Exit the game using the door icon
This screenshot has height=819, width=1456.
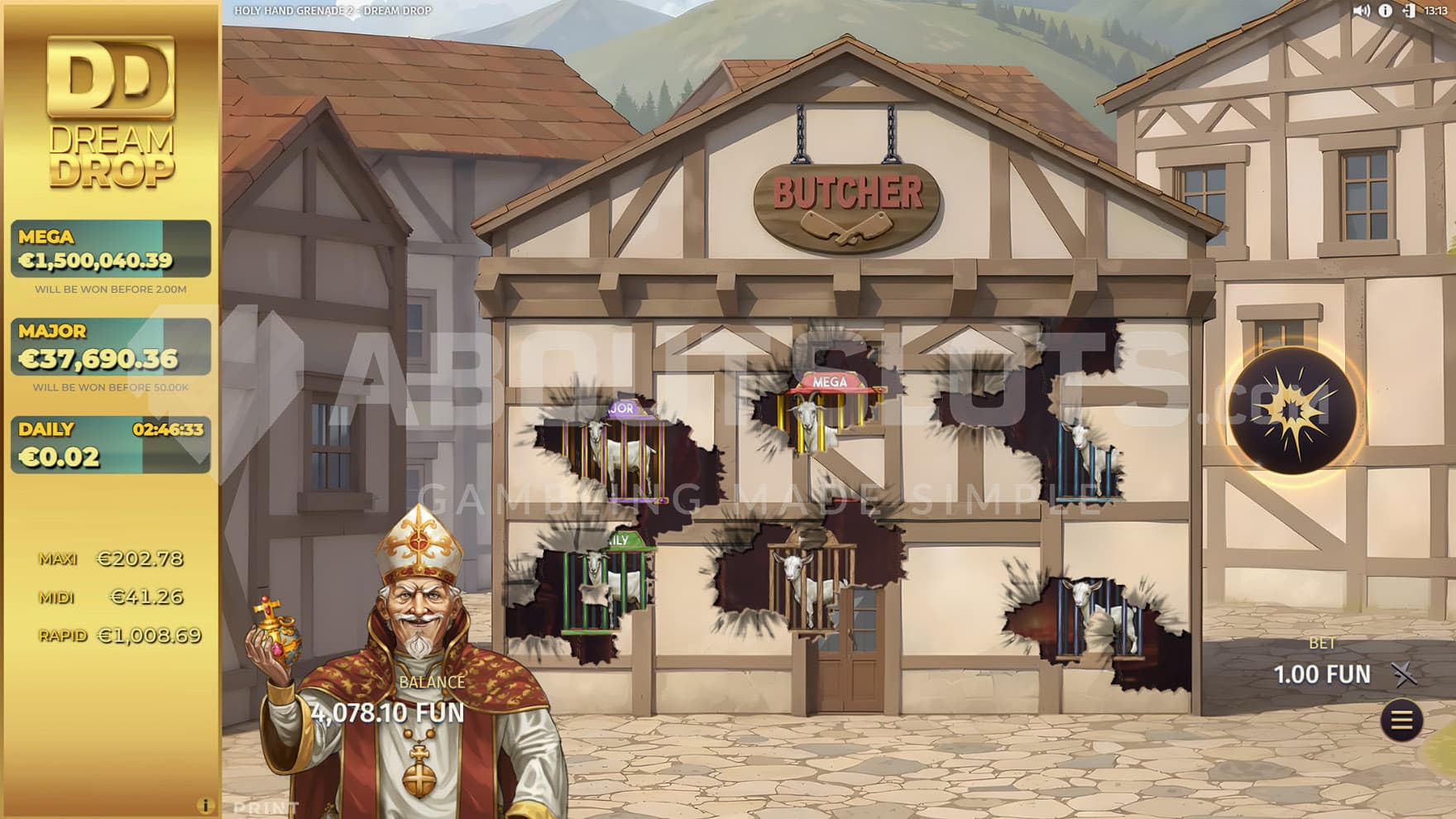coord(1408,11)
